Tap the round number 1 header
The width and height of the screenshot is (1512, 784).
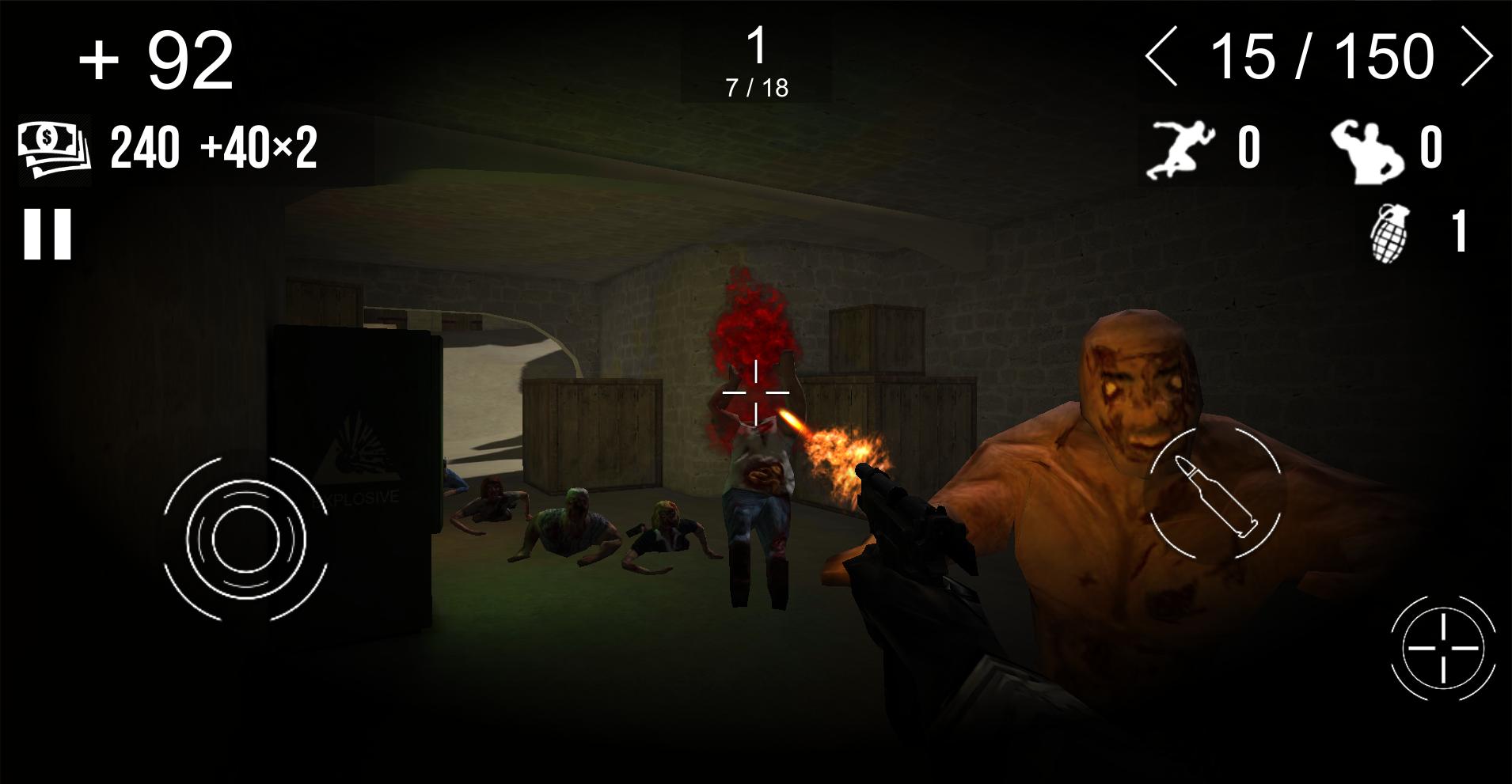coord(757,46)
